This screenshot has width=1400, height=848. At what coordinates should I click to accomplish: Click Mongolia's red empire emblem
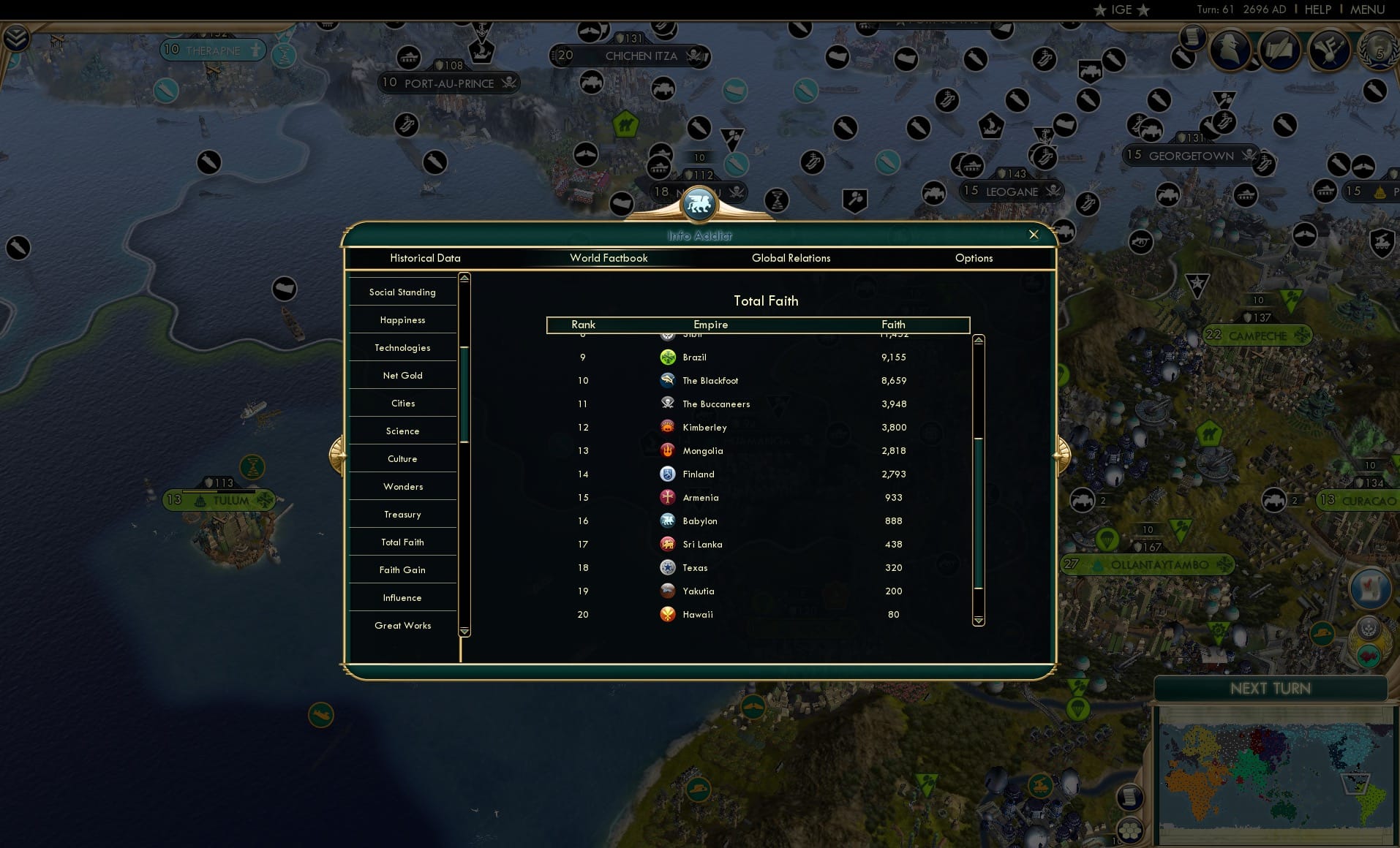668,451
